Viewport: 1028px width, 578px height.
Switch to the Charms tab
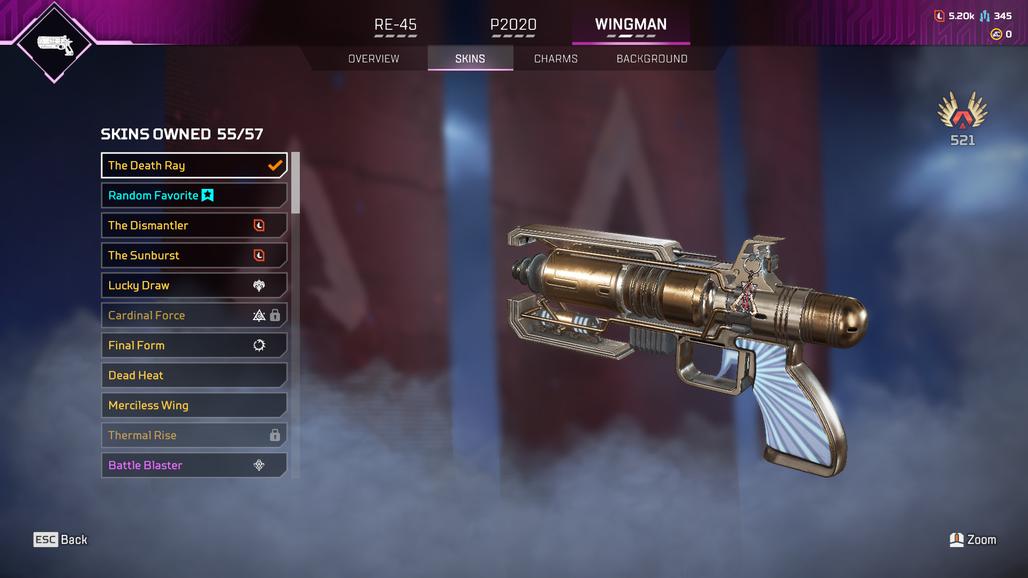556,59
